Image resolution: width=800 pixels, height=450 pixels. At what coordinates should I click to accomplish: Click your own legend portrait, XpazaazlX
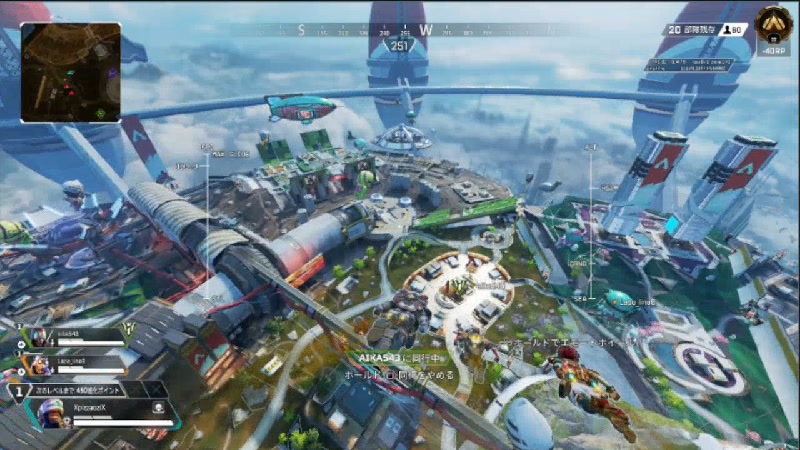point(52,410)
